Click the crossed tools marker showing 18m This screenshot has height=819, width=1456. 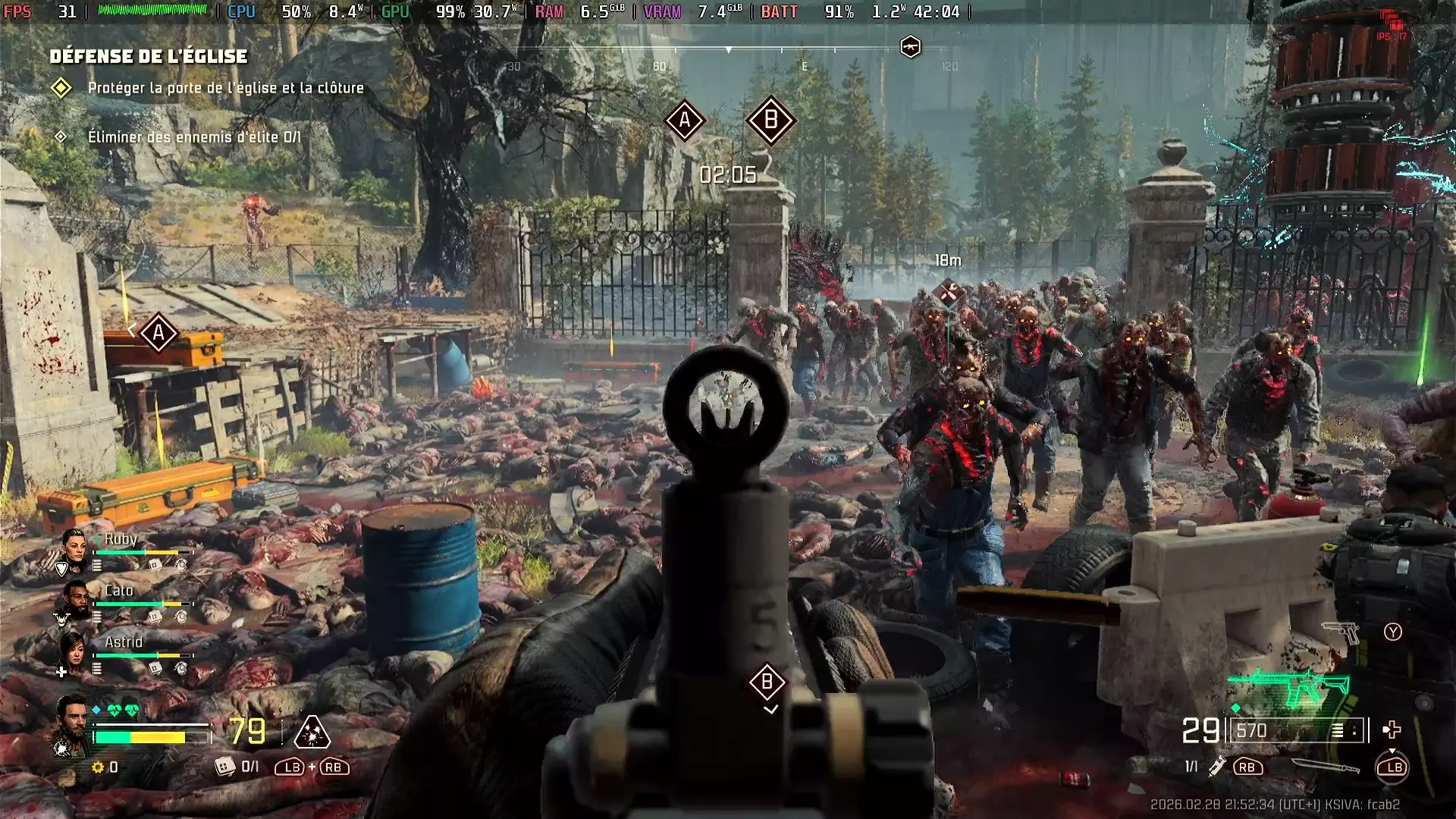pyautogui.click(x=948, y=291)
